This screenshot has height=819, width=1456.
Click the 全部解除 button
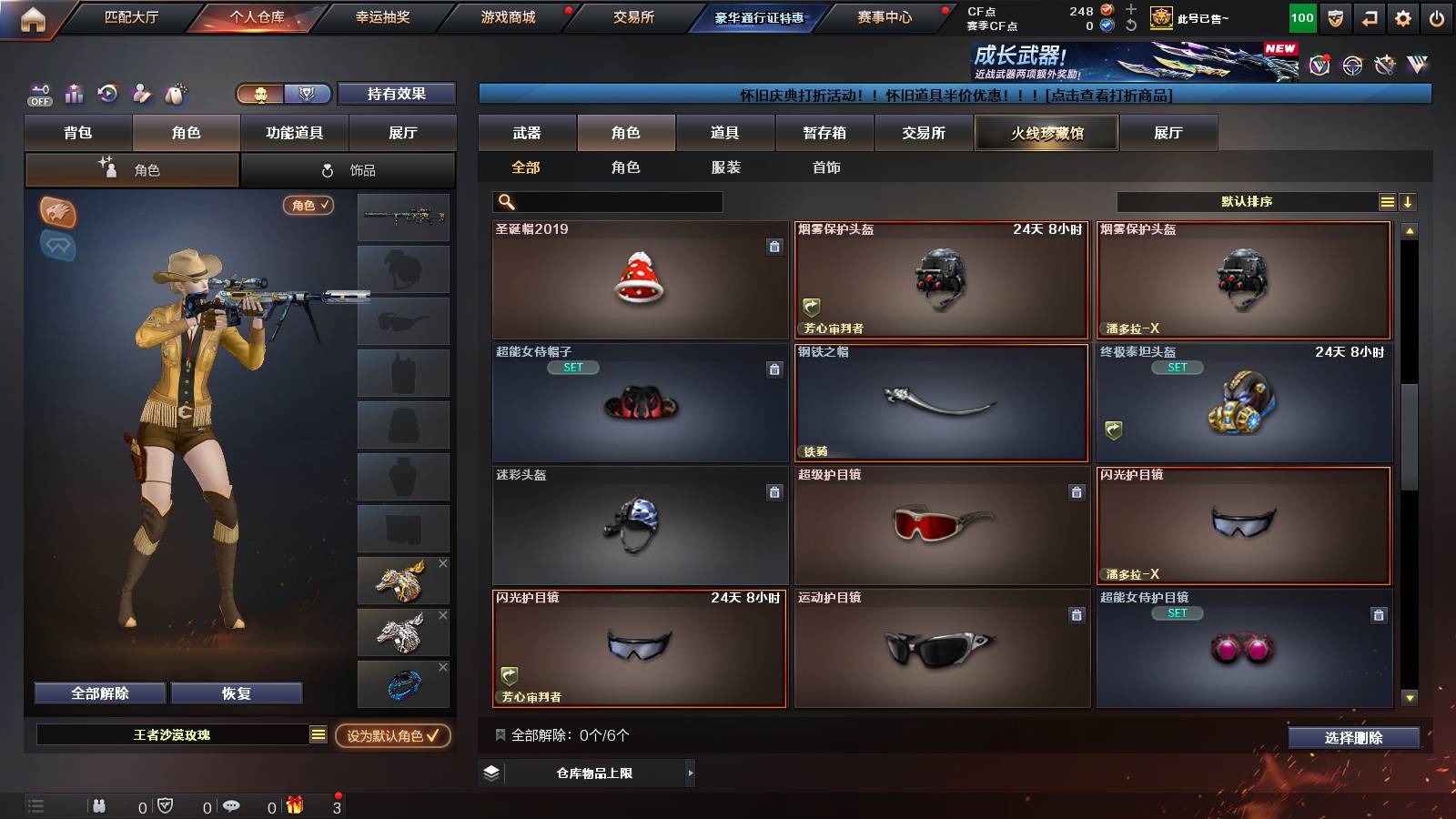point(98,693)
